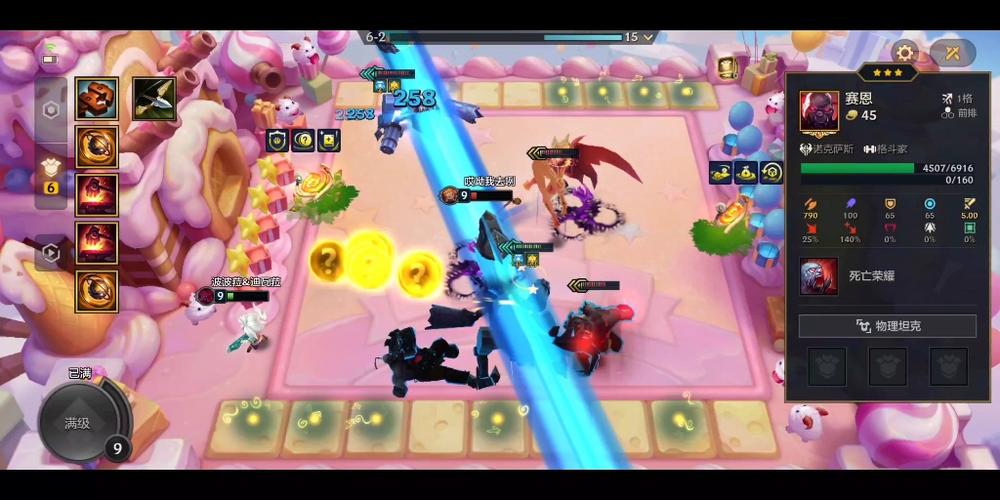Image resolution: width=1000 pixels, height=500 pixels.
Task: Open the settings gear button
Action: click(x=905, y=53)
